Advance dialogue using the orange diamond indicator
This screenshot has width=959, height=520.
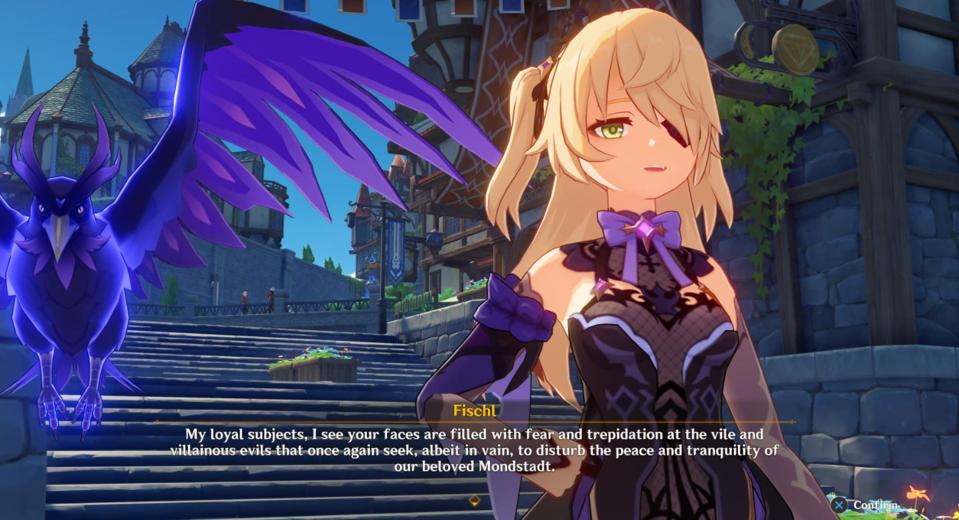473,500
